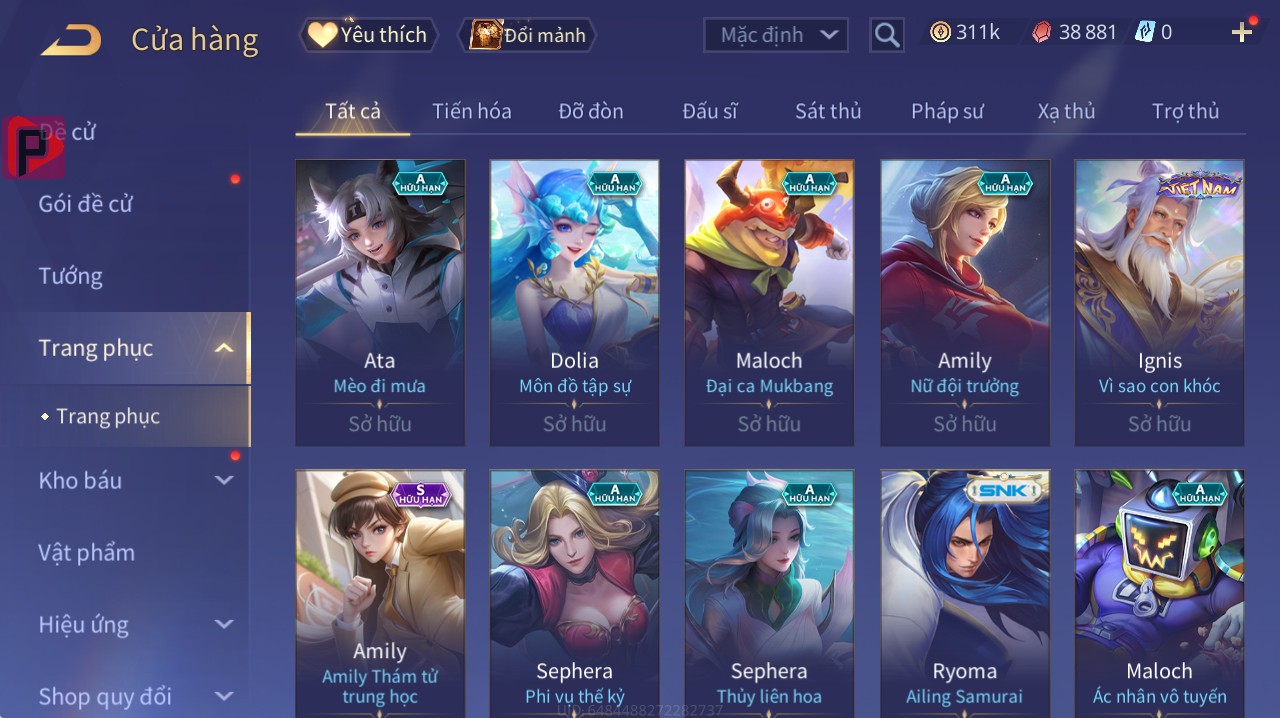Expand the Mặc định sort dropdown
Viewport: 1280px width, 718px height.
point(776,35)
